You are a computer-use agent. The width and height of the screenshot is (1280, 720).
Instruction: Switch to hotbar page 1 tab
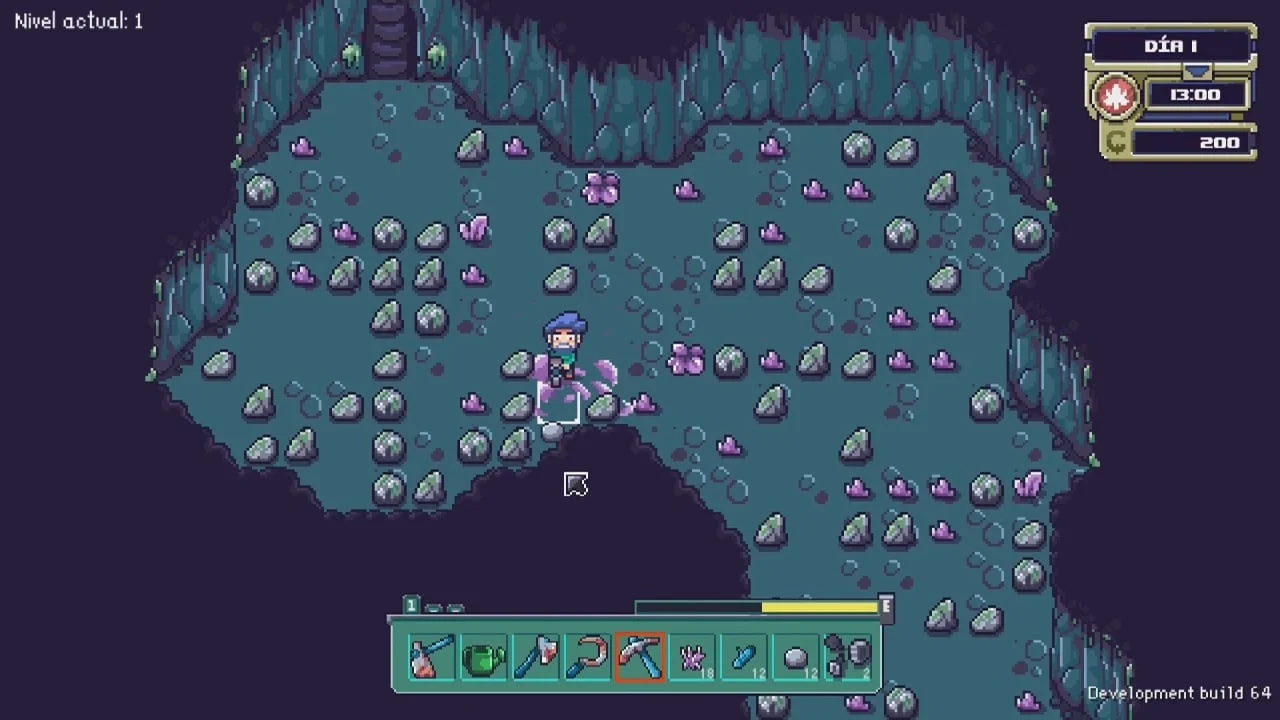point(411,605)
